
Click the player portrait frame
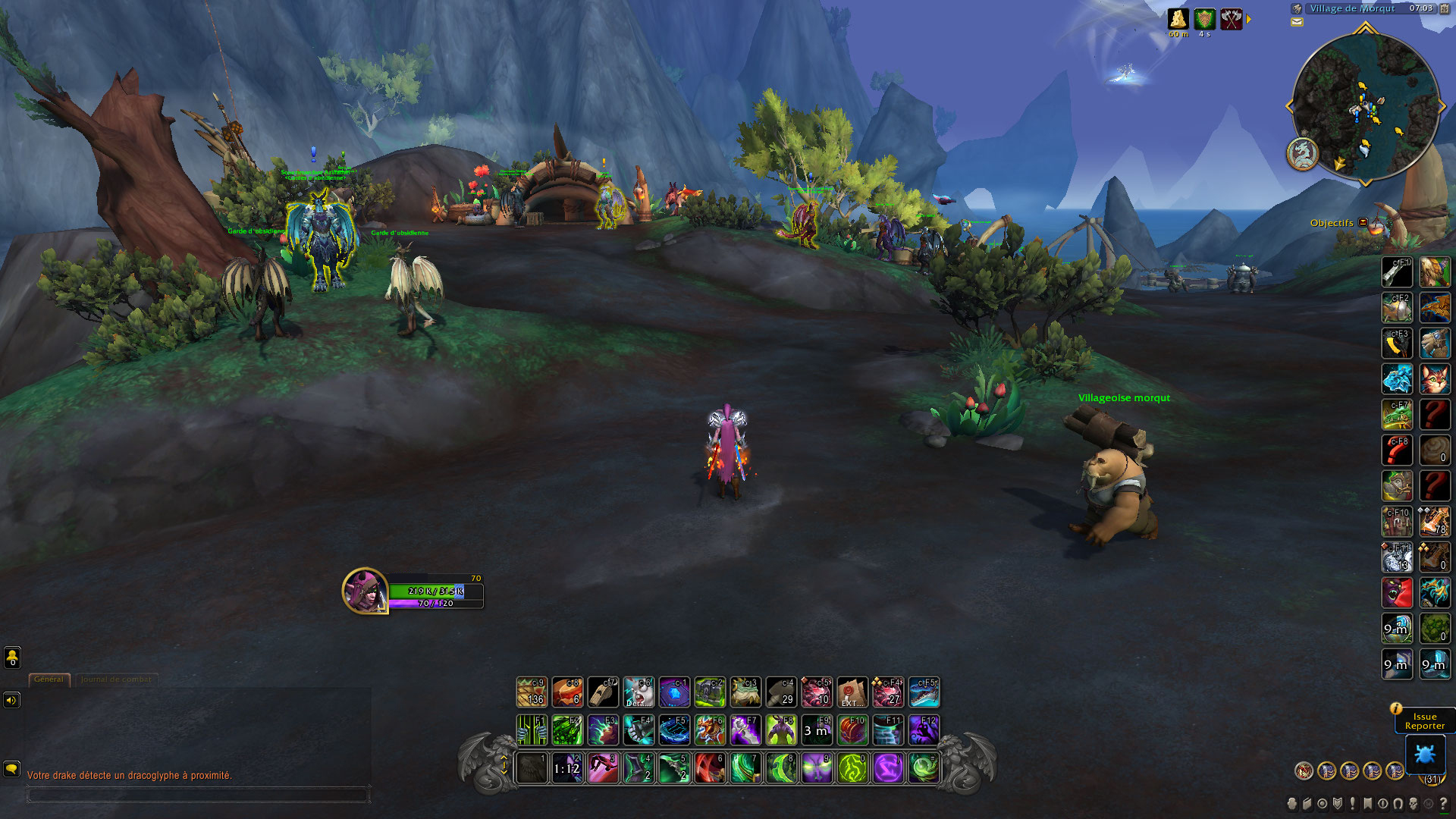(x=365, y=590)
